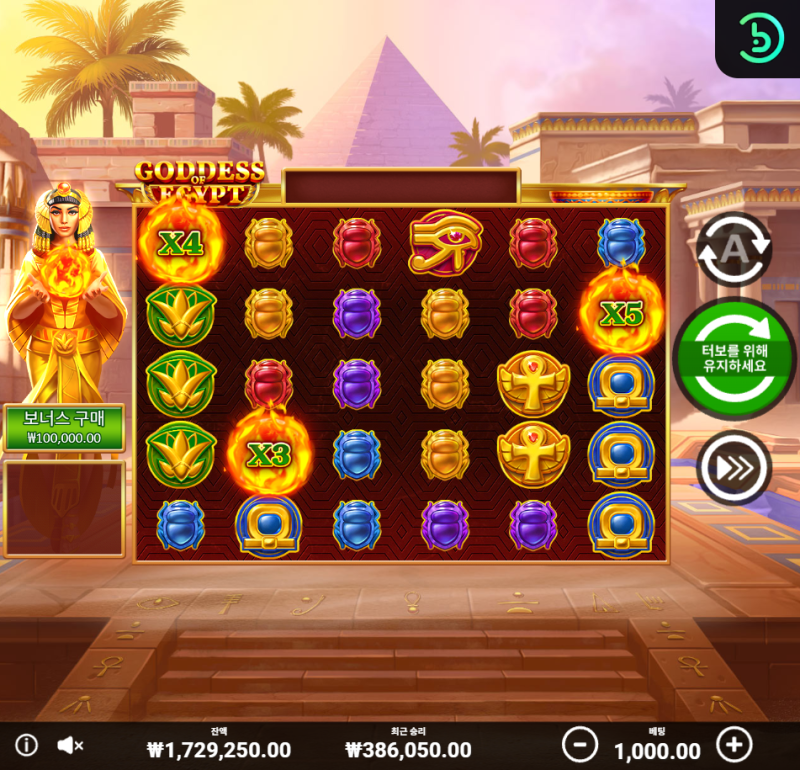Spin the reels with the green button
The height and width of the screenshot is (770, 800).
point(733,355)
